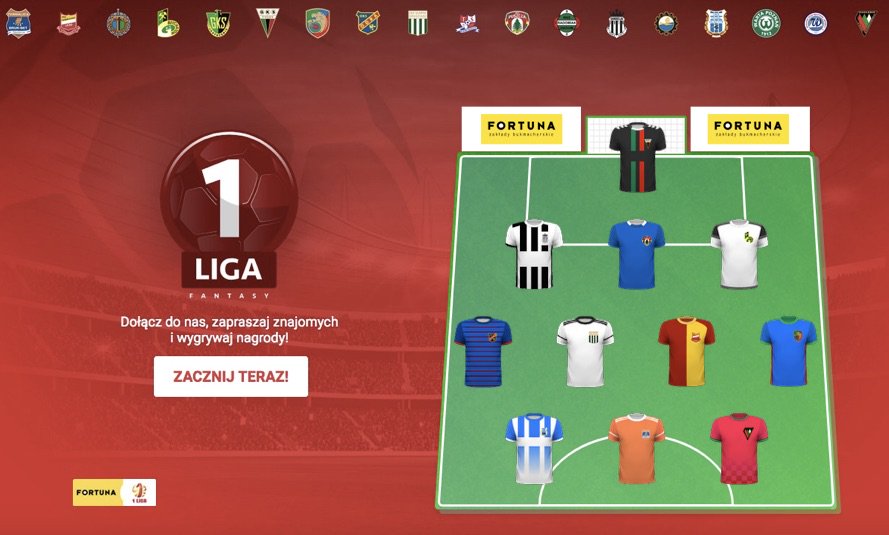Select the Sandecja black-white striped crest
889x535 pixels.
click(x=616, y=23)
